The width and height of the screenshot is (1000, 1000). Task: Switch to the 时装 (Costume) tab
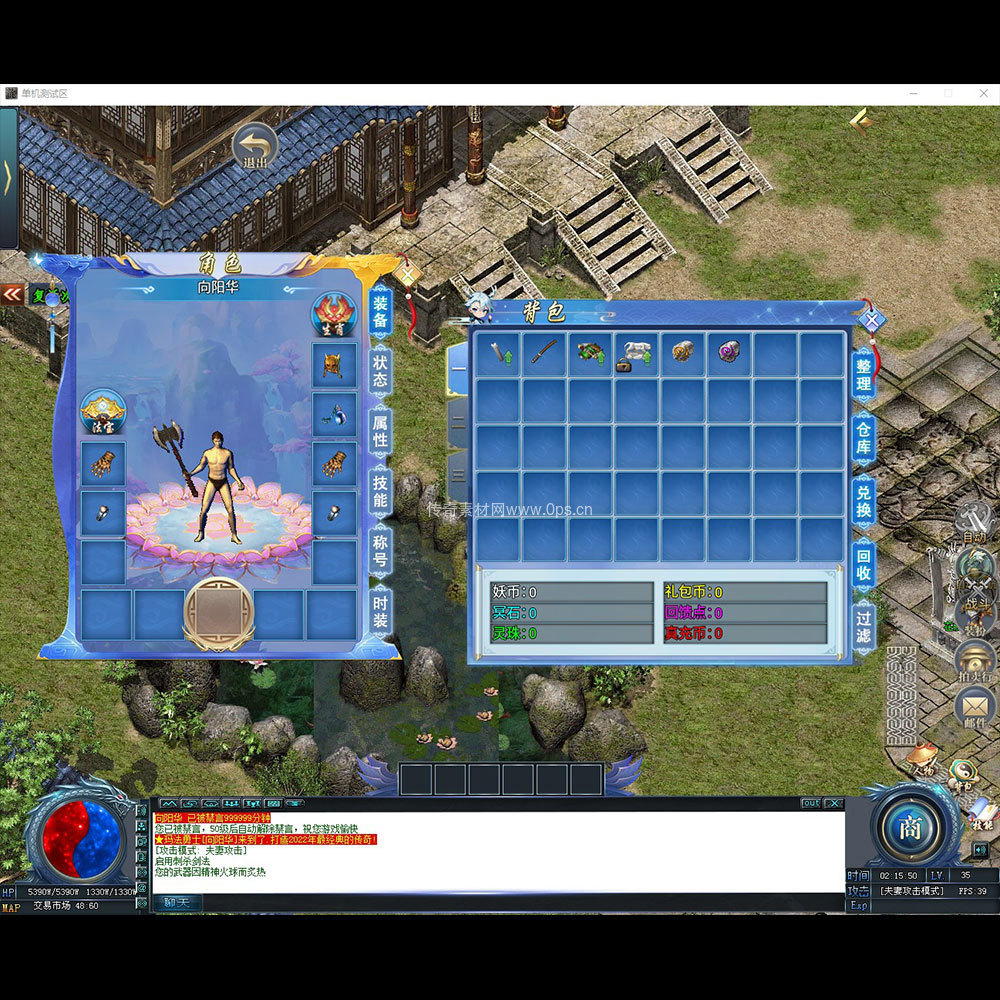point(380,609)
